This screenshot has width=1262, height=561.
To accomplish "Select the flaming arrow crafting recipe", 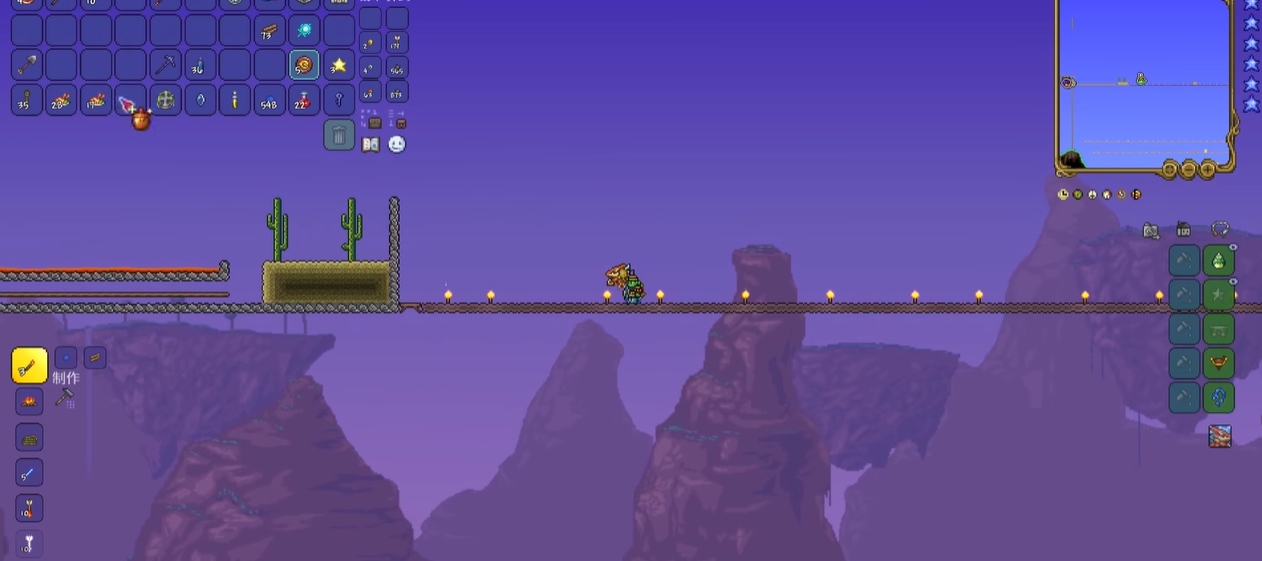I will pyautogui.click(x=29, y=510).
